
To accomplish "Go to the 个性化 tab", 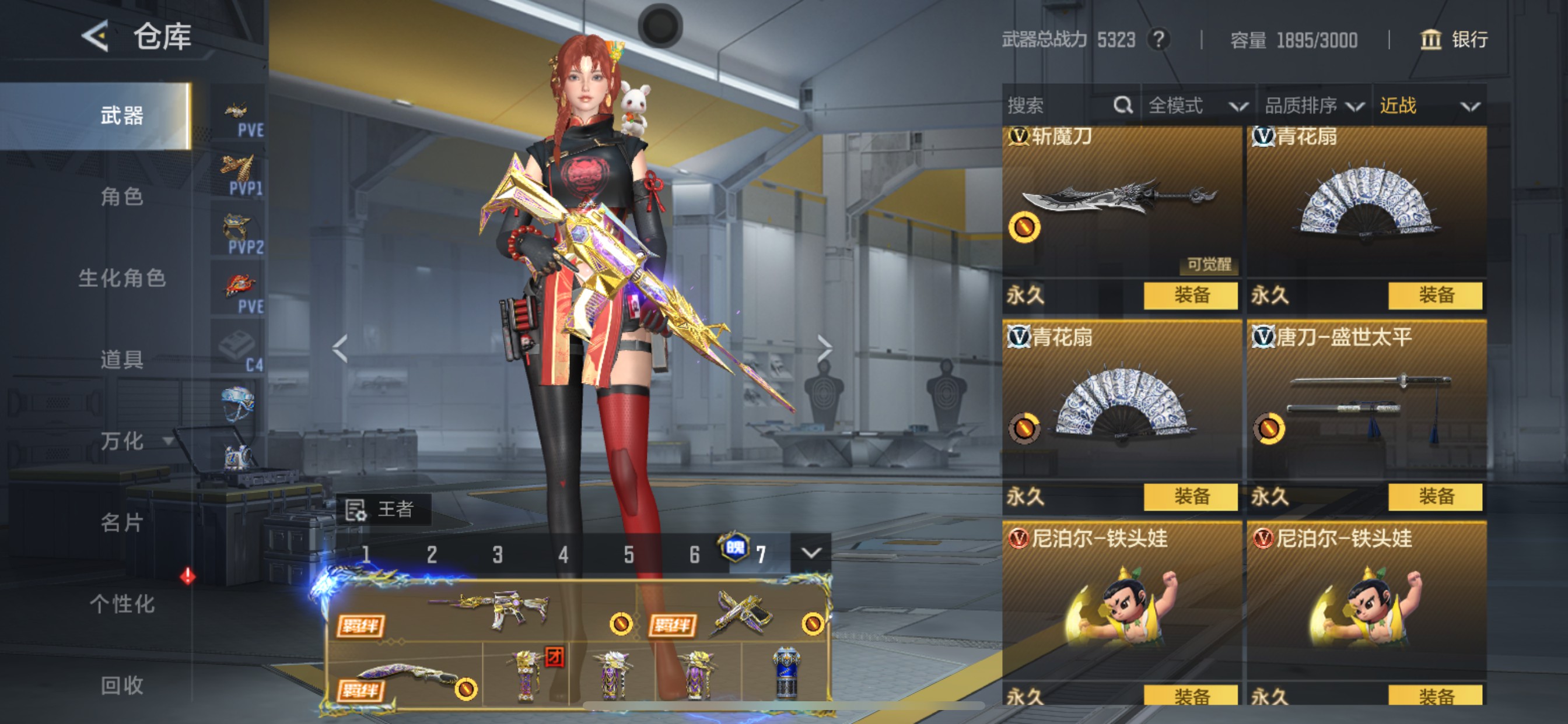I will (x=122, y=603).
